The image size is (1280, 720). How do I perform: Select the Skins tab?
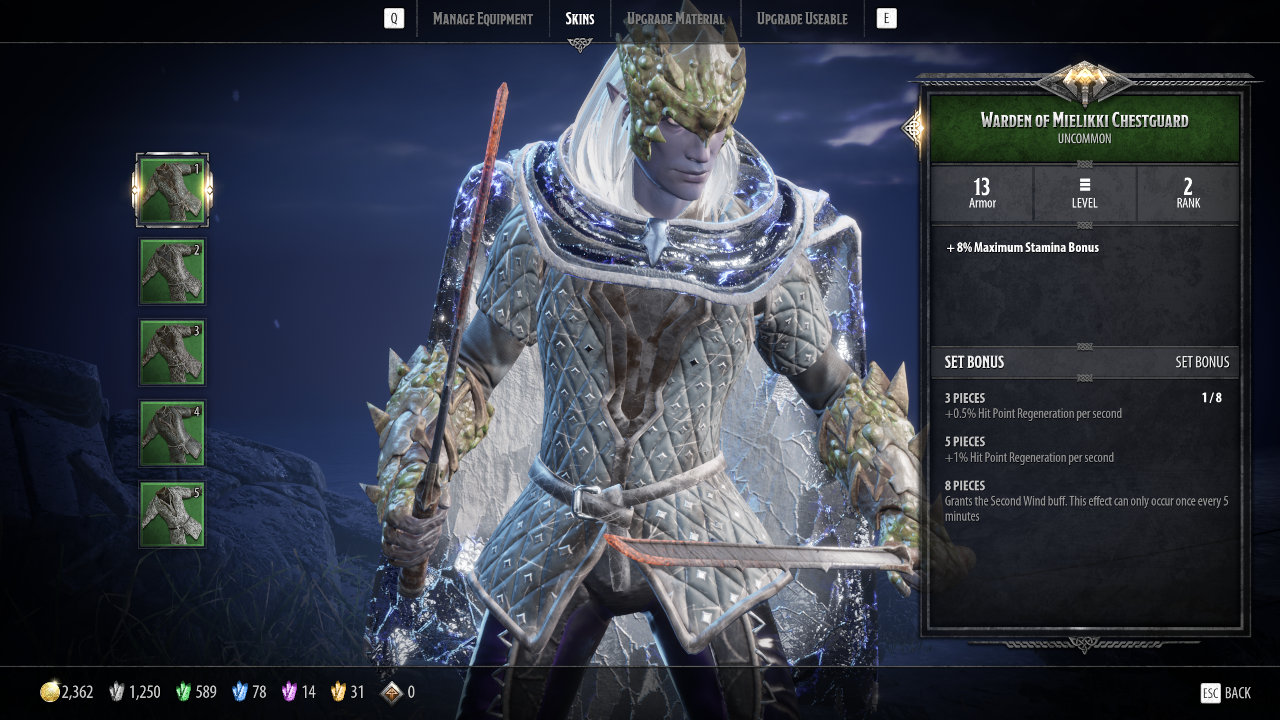click(579, 19)
